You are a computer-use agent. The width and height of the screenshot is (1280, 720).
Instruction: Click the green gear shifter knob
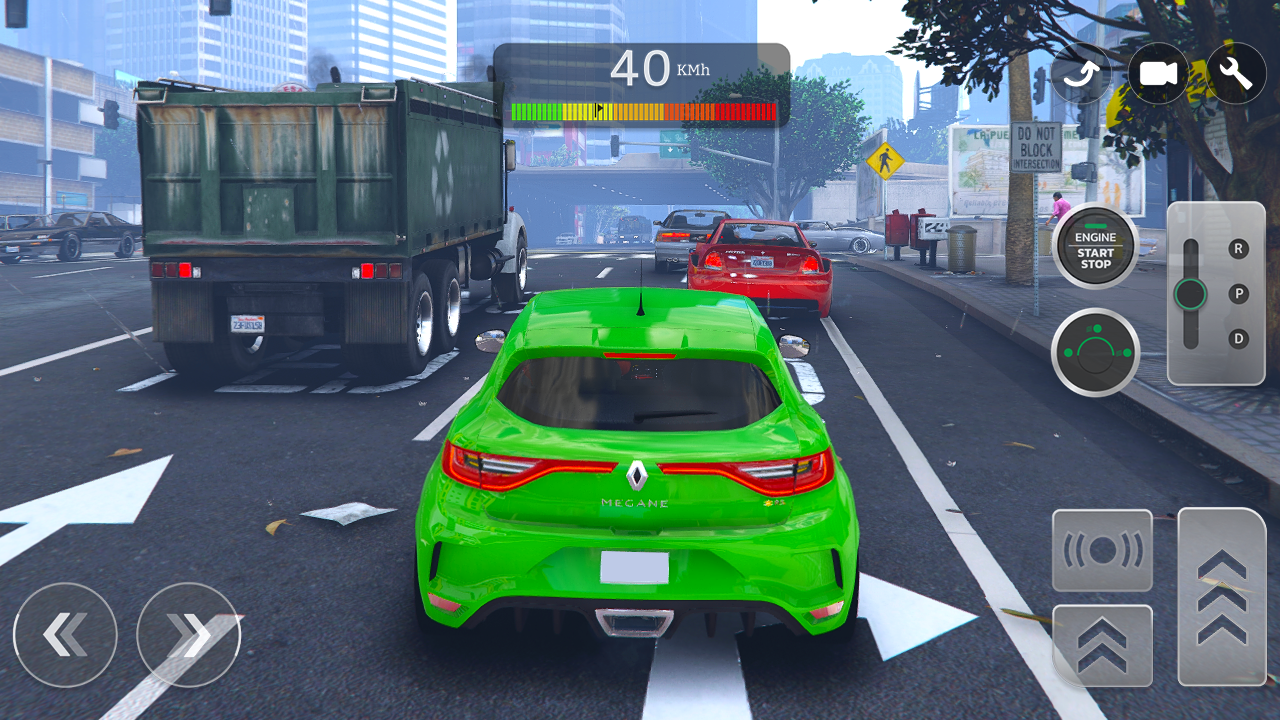point(1192,294)
